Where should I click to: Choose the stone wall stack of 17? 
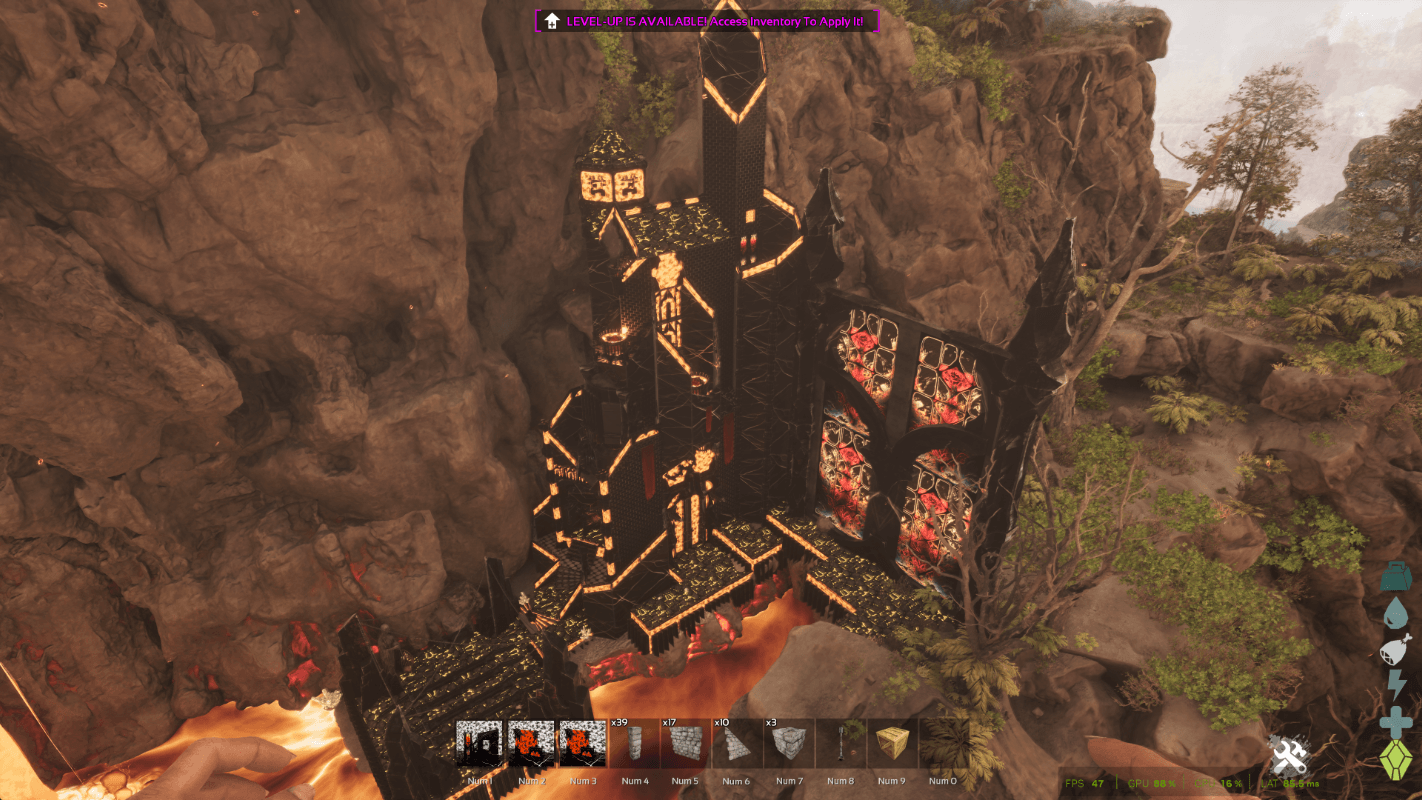(685, 744)
